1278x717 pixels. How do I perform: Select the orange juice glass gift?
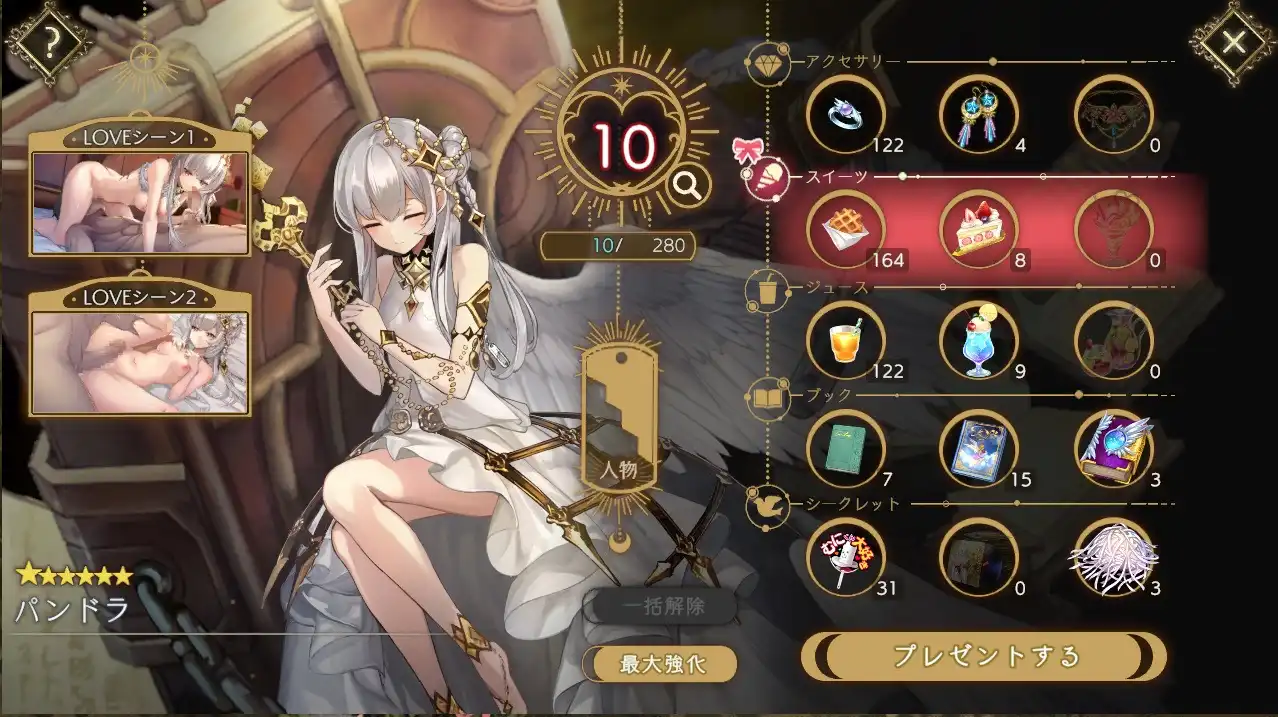[x=844, y=341]
